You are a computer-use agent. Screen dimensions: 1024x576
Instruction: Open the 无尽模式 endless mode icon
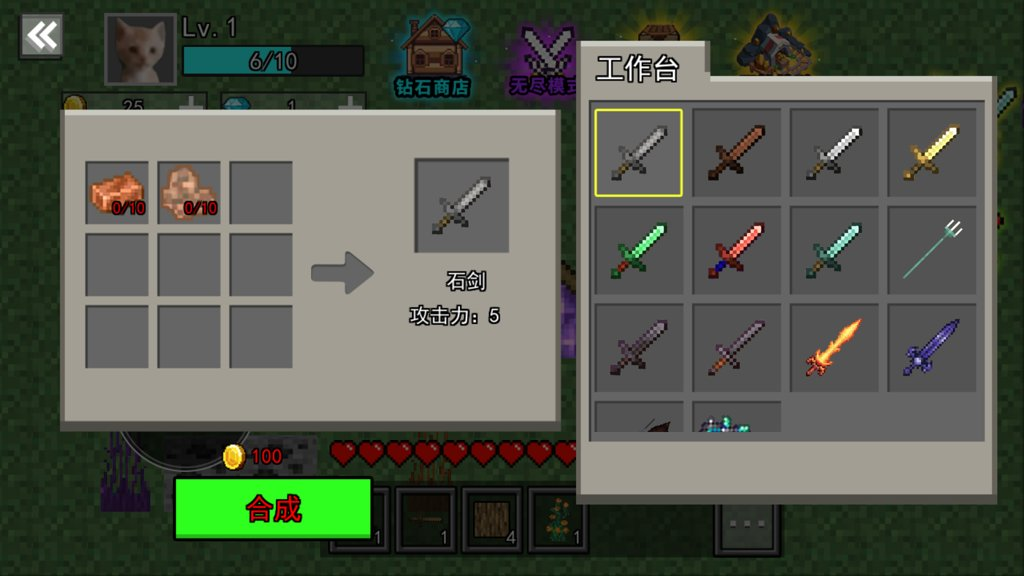pos(543,60)
